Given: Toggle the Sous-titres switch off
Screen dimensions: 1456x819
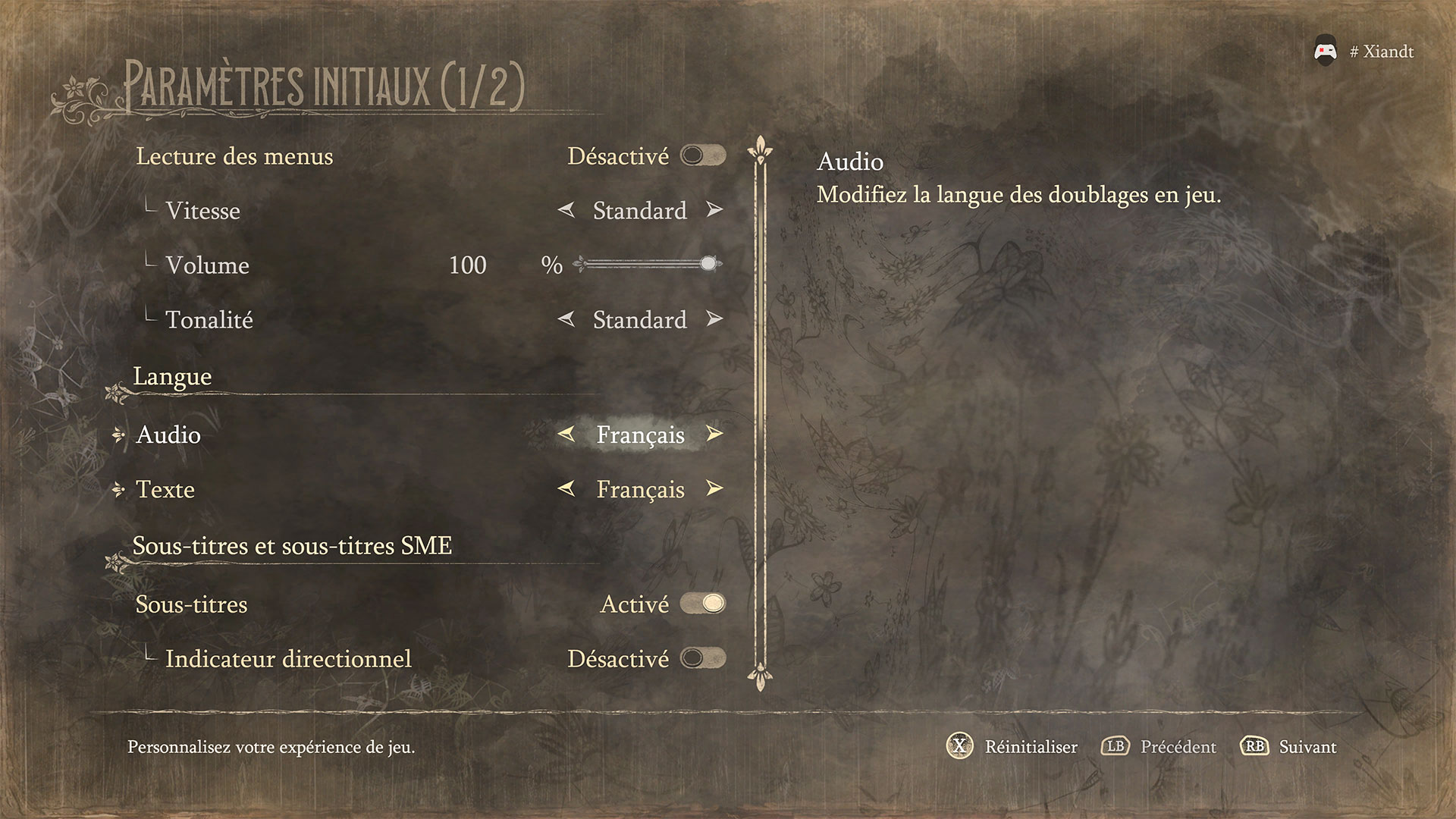Looking at the screenshot, I should click(703, 604).
